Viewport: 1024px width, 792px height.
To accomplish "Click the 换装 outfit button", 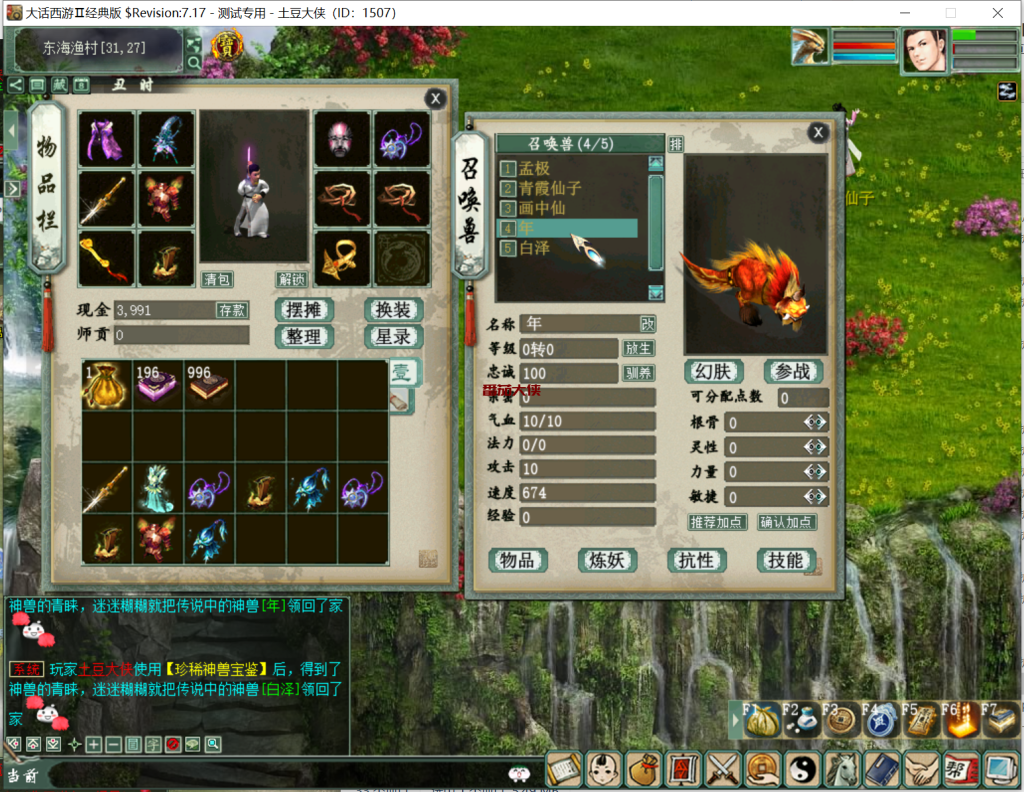I will coord(392,310).
